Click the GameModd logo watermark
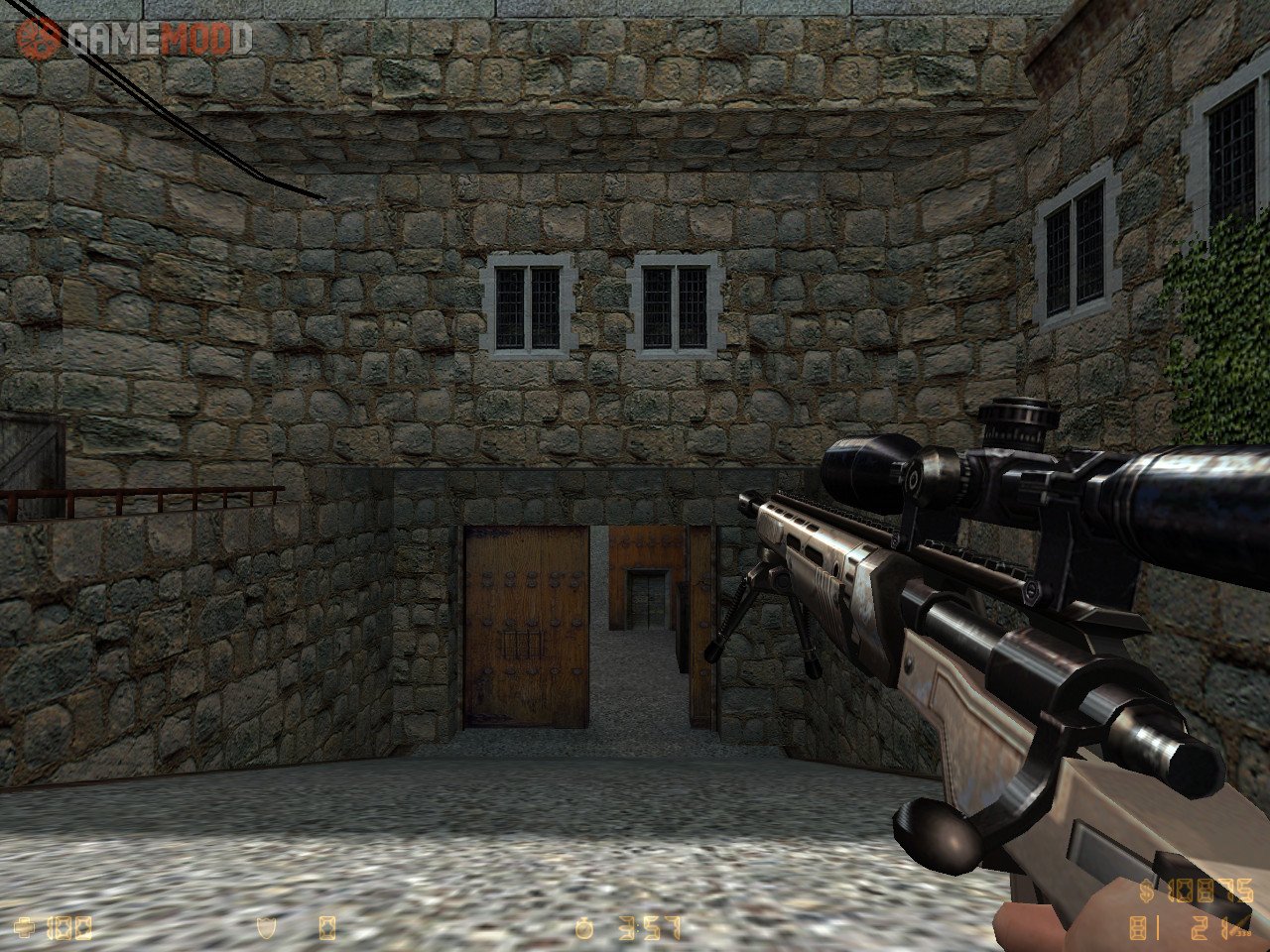 point(134,39)
